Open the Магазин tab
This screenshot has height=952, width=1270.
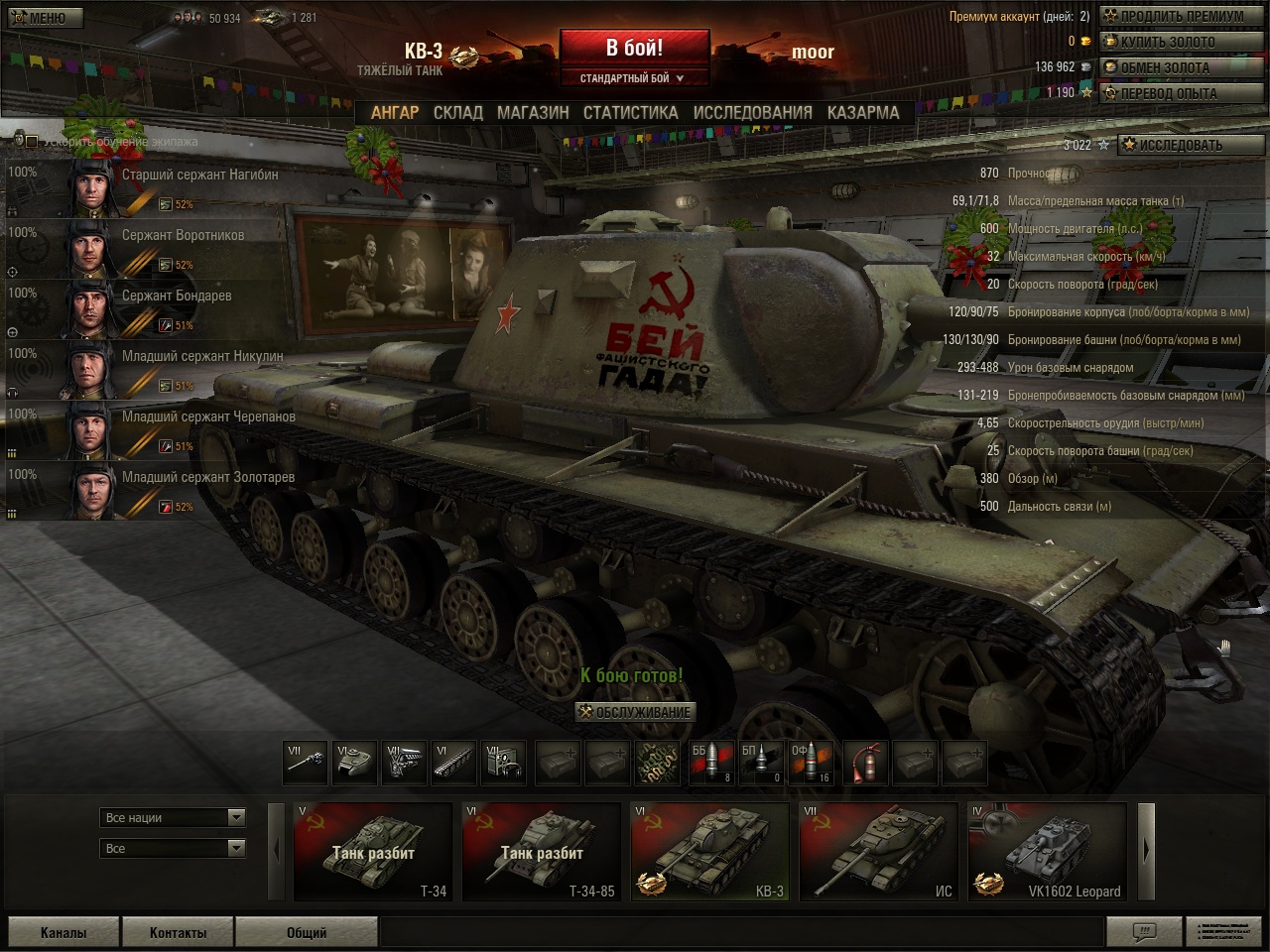pyautogui.click(x=533, y=113)
